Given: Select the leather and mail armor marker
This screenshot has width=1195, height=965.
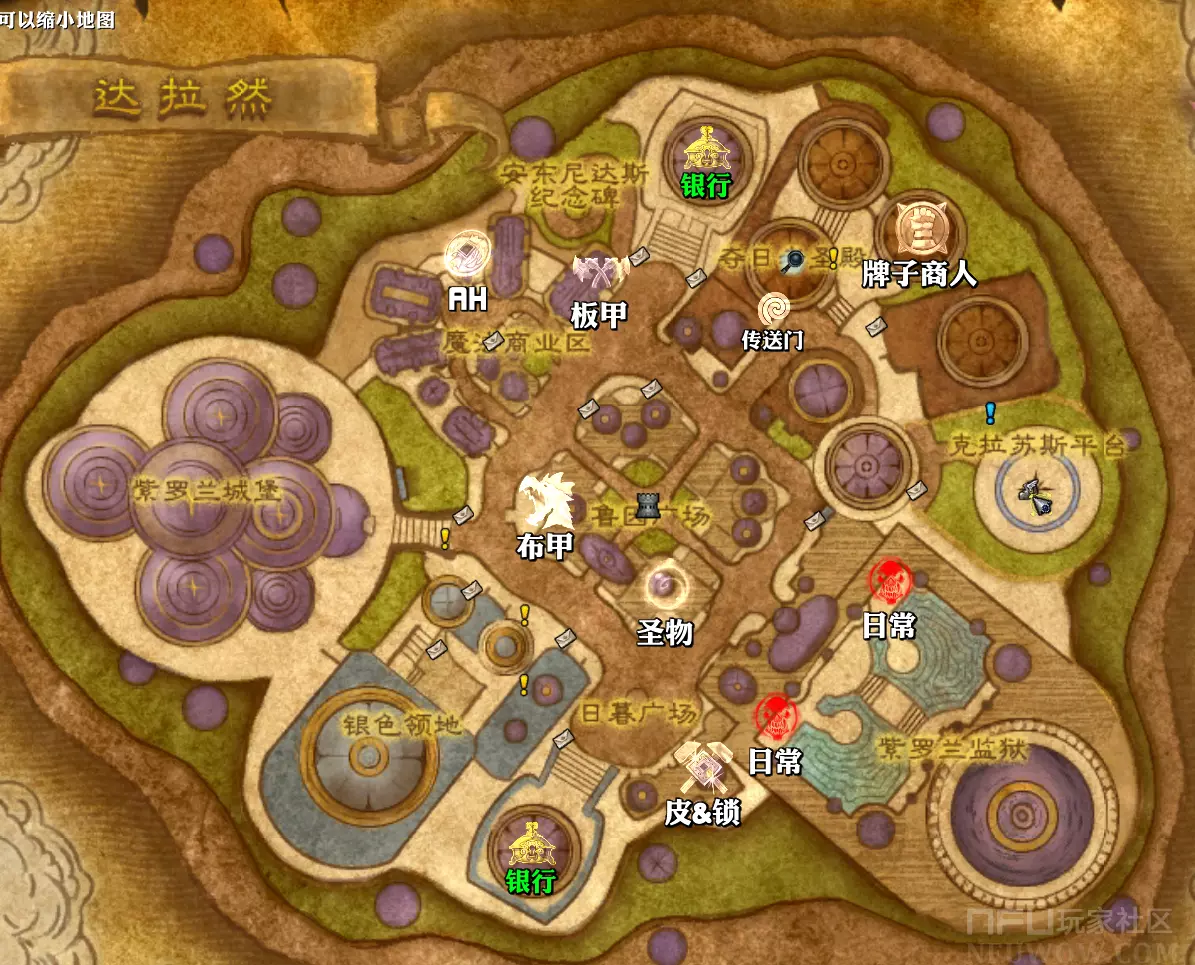Looking at the screenshot, I should tap(703, 765).
